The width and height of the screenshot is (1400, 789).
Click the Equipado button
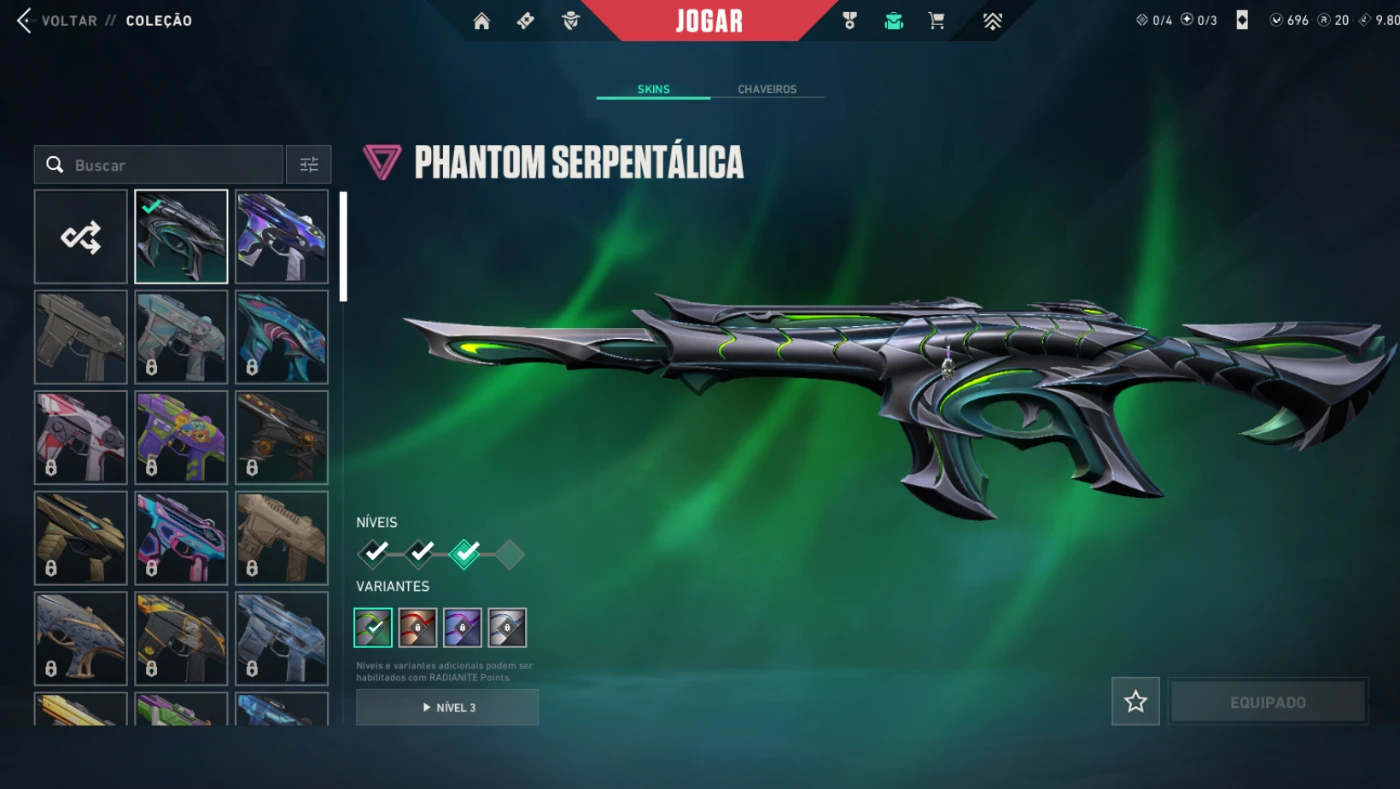[1267, 702]
